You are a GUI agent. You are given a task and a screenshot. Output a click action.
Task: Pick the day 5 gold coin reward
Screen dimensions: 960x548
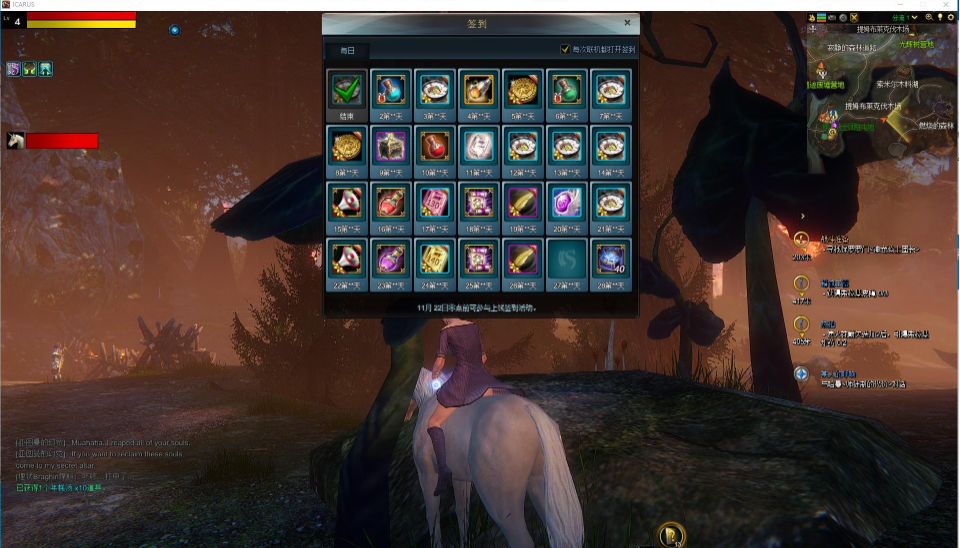[523, 89]
